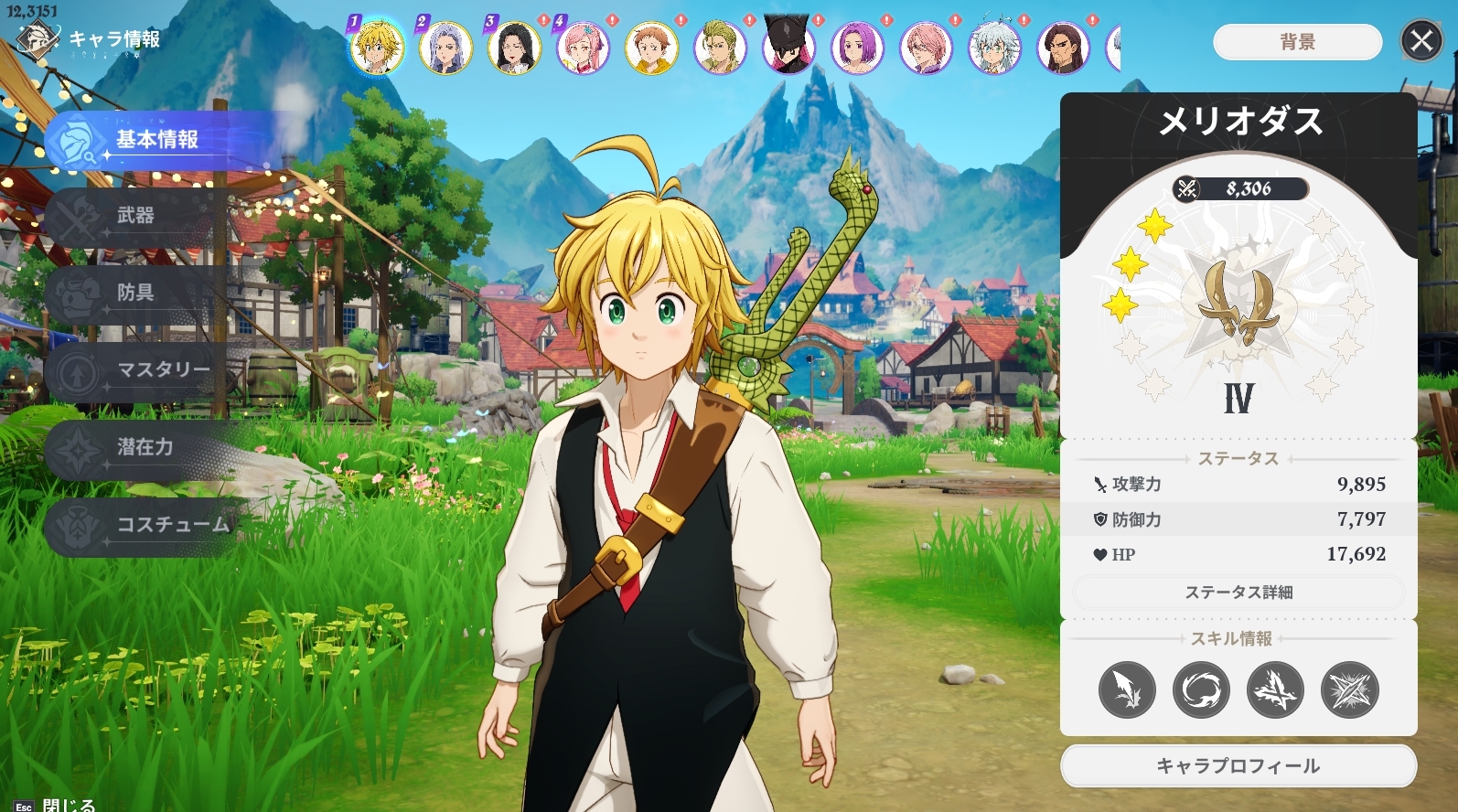Select the black-helmeted character portrait
1458x812 pixels.
(x=788, y=48)
